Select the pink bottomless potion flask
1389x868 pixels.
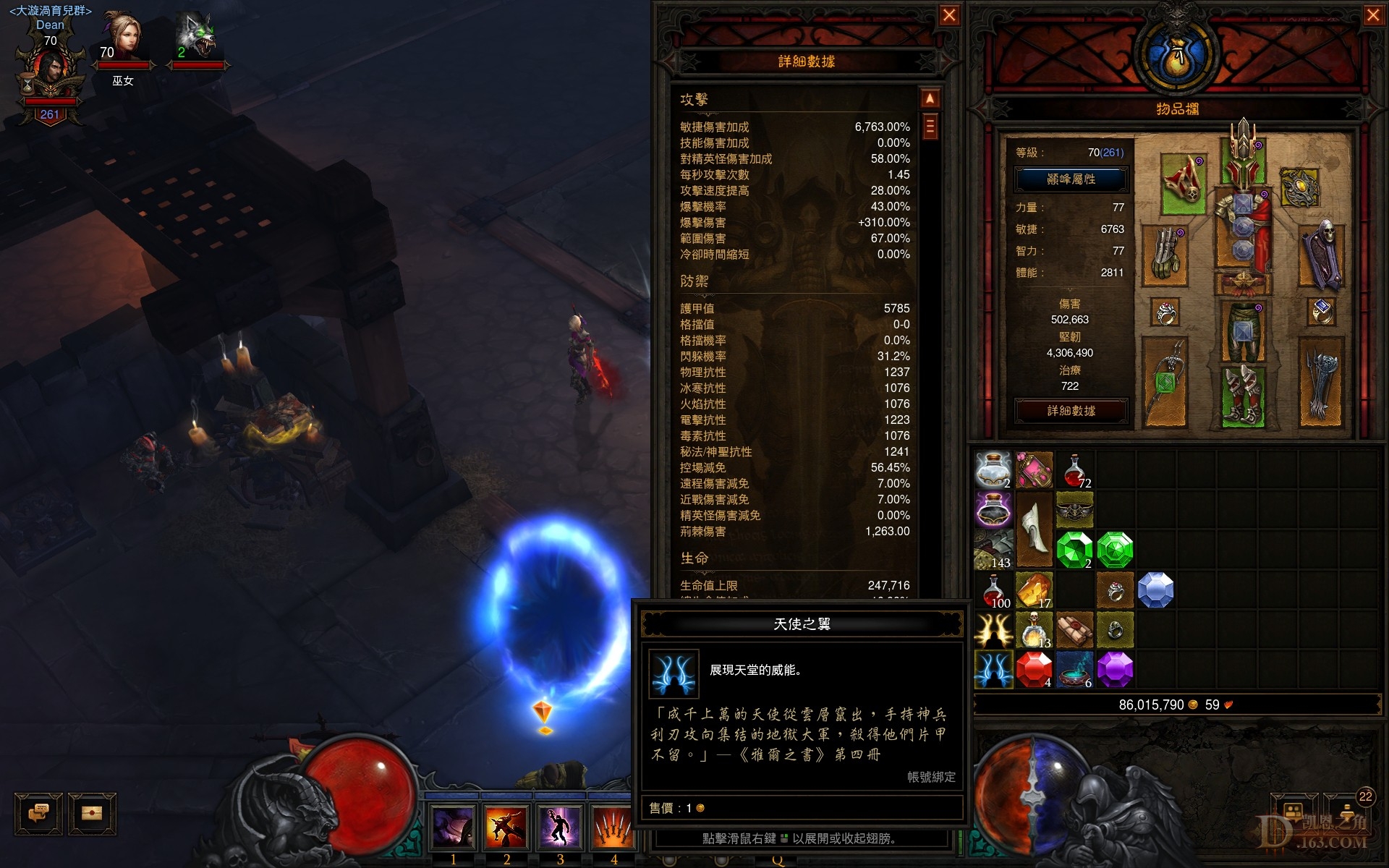point(1034,469)
